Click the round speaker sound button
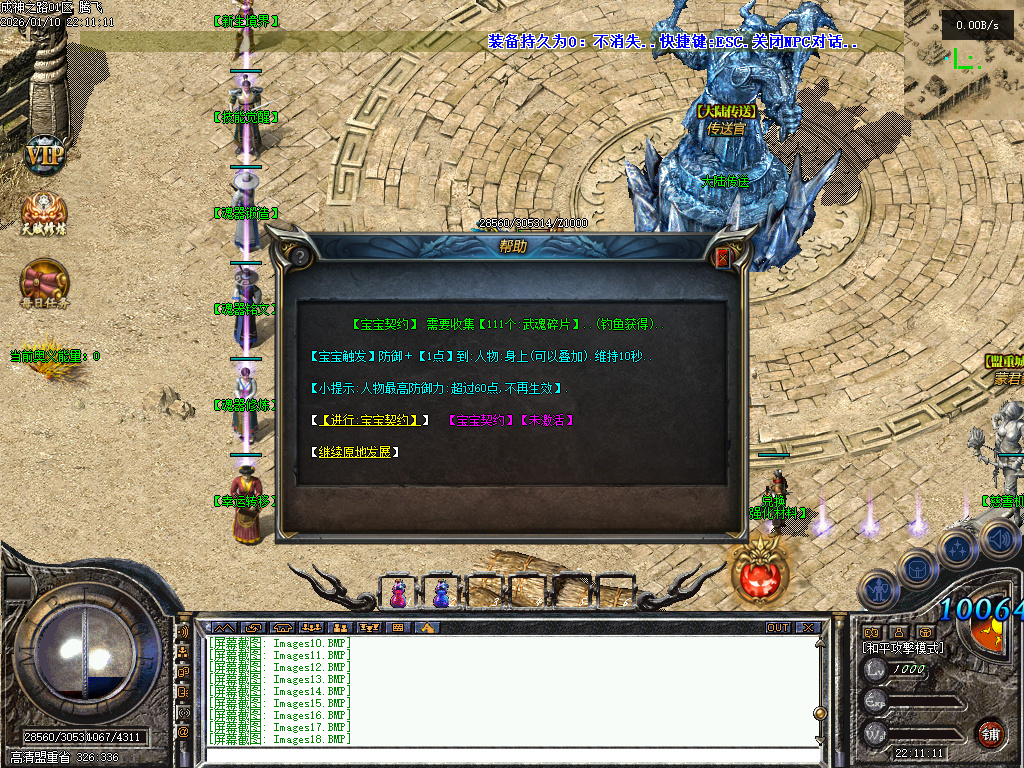Image resolution: width=1024 pixels, height=768 pixels. (x=998, y=539)
